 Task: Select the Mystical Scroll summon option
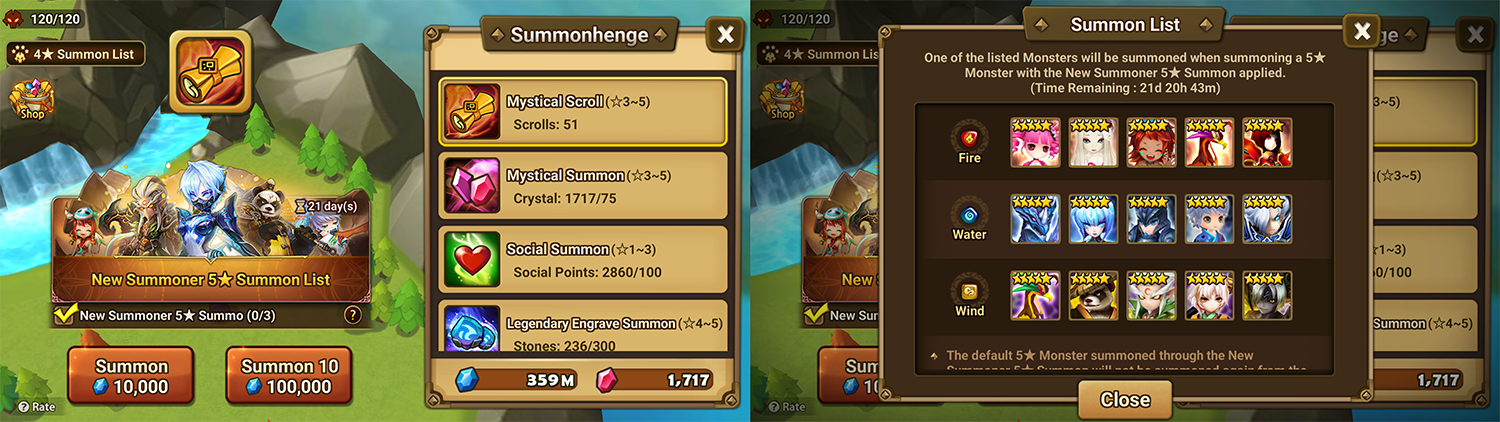coord(583,112)
